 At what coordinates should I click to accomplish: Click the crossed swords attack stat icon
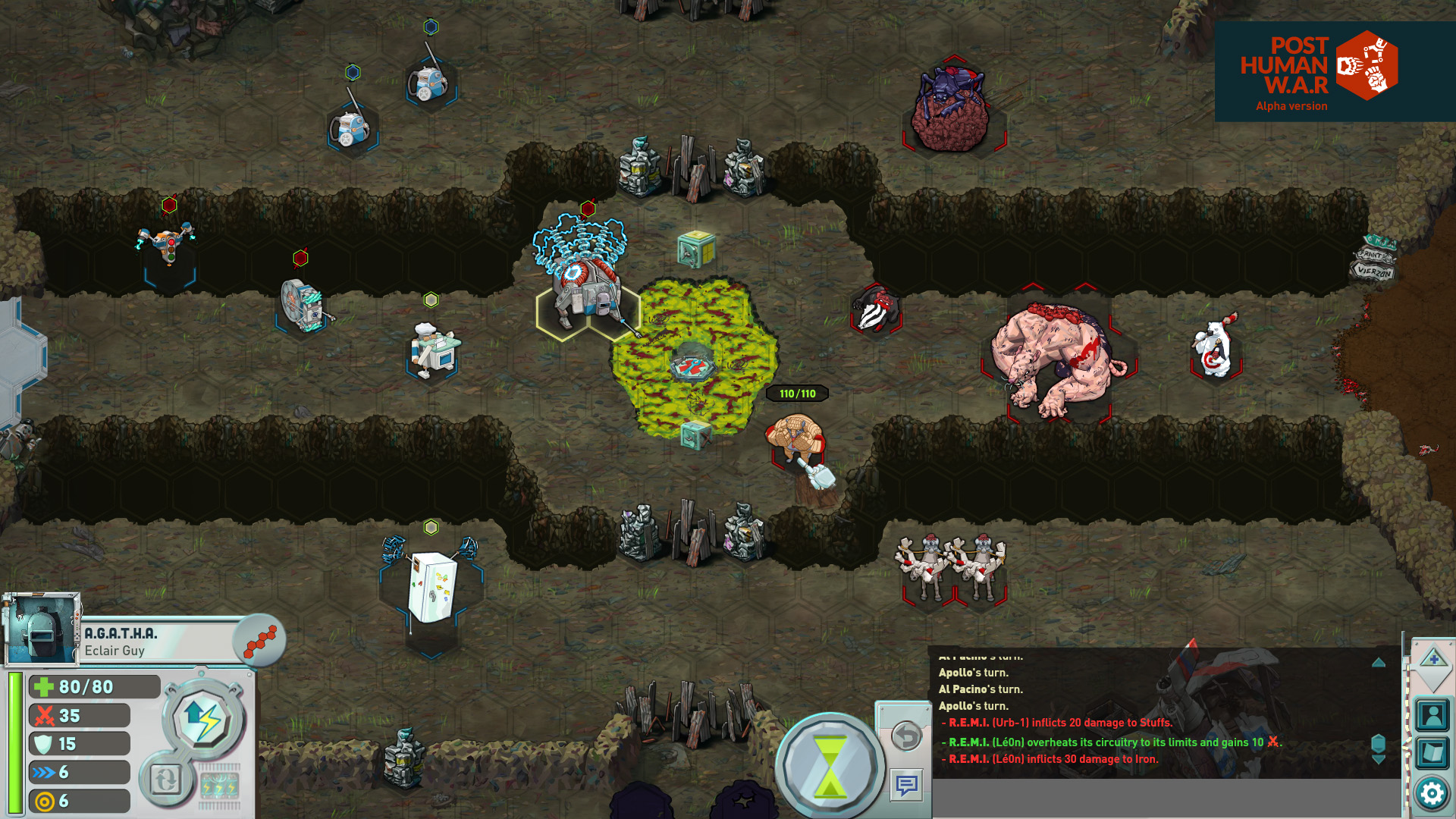(44, 714)
